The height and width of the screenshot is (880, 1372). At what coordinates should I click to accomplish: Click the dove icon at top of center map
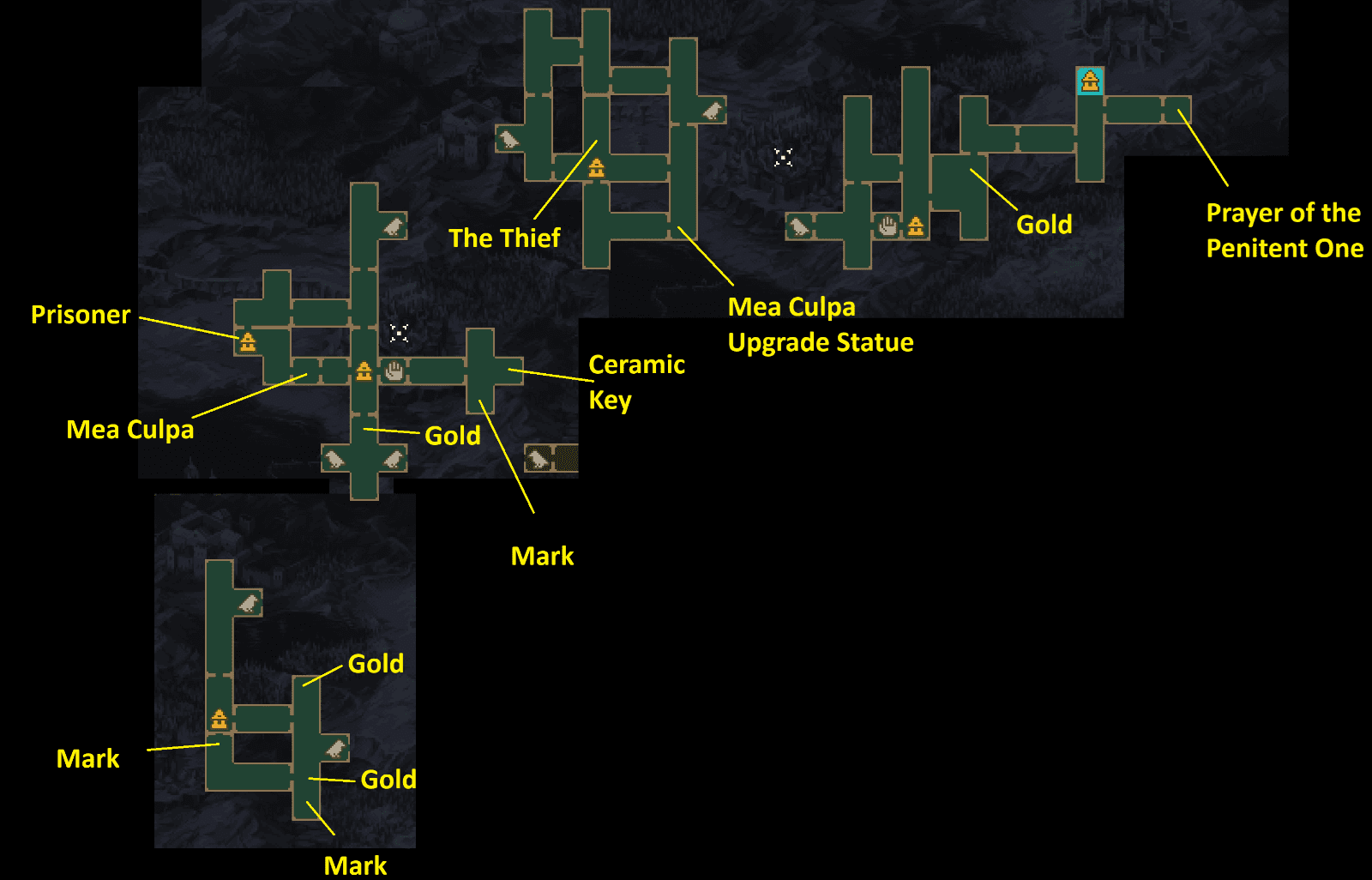click(711, 112)
